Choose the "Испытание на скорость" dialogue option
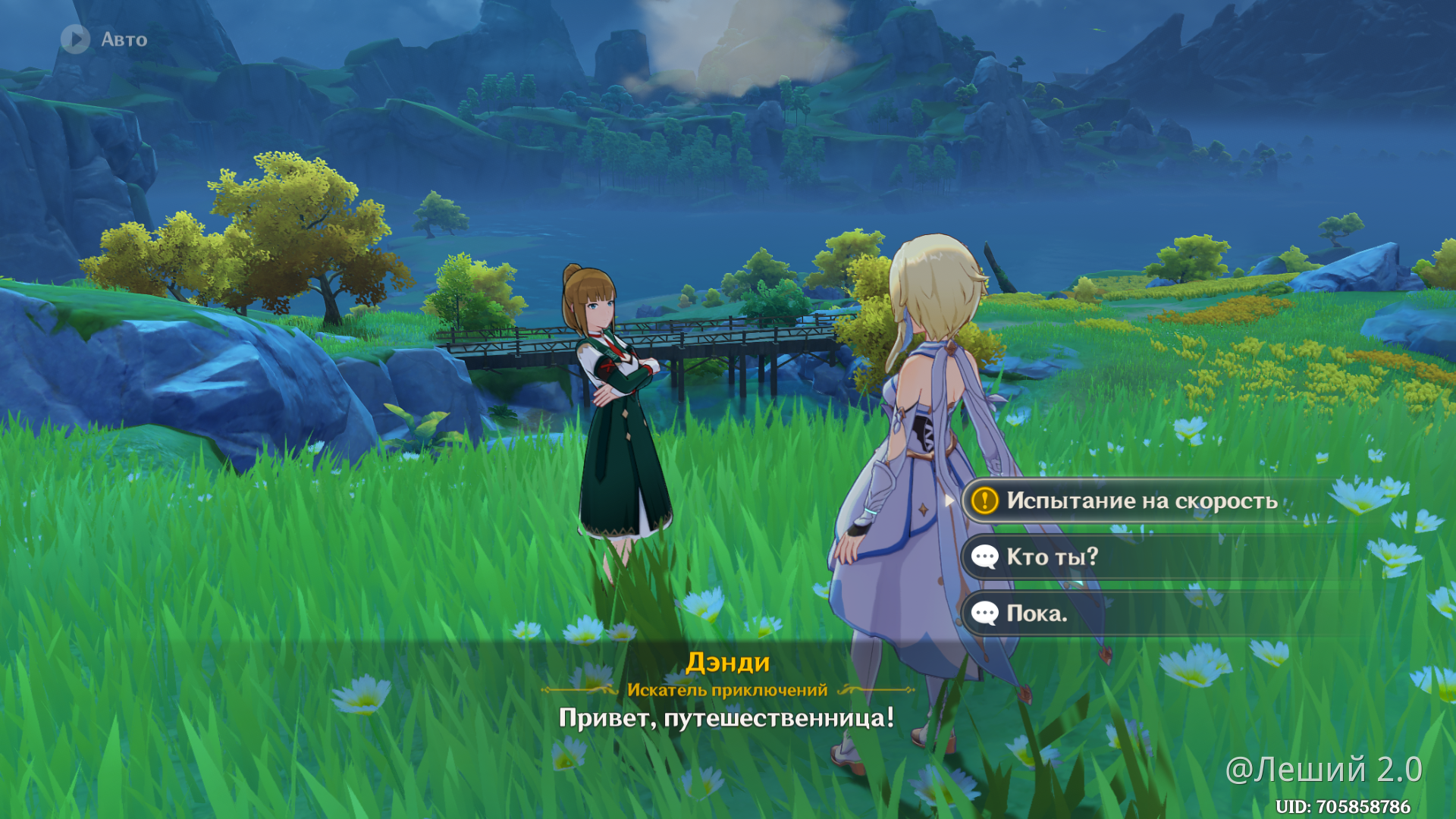 (x=1141, y=500)
